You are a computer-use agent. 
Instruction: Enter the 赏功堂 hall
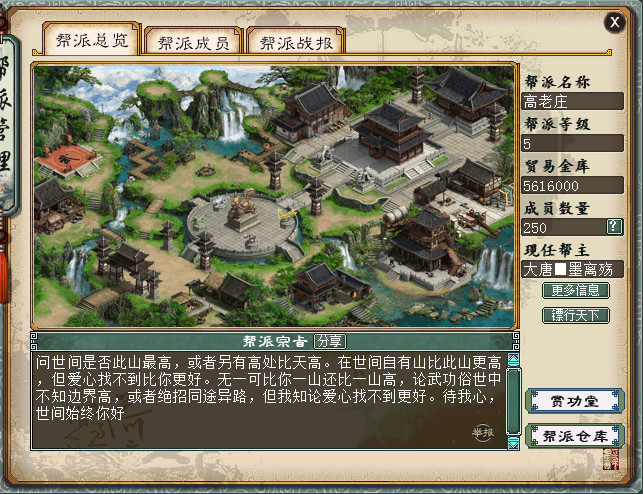tap(574, 401)
